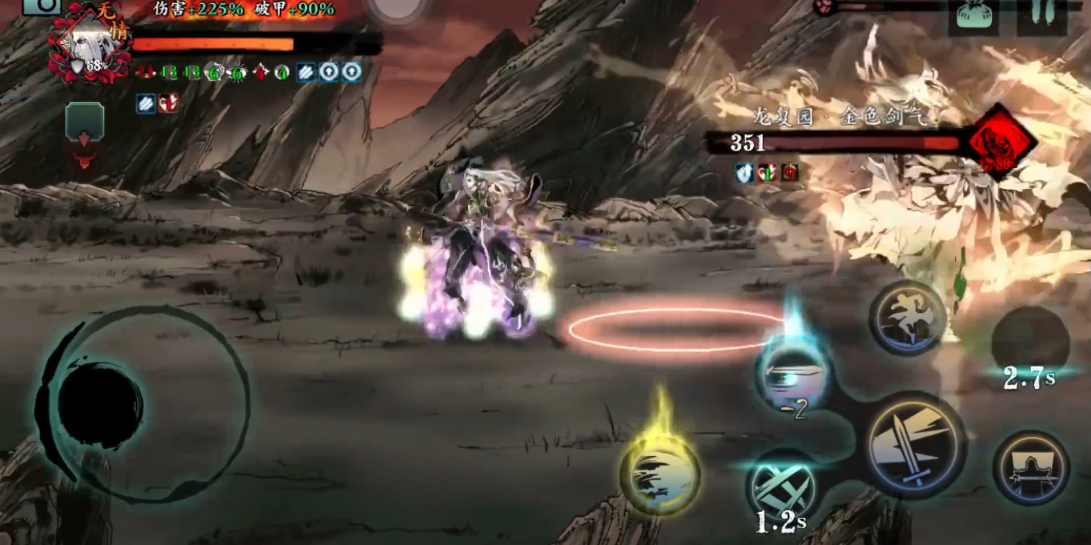Use the main sword attack button
This screenshot has width=1091, height=545.
(x=914, y=444)
